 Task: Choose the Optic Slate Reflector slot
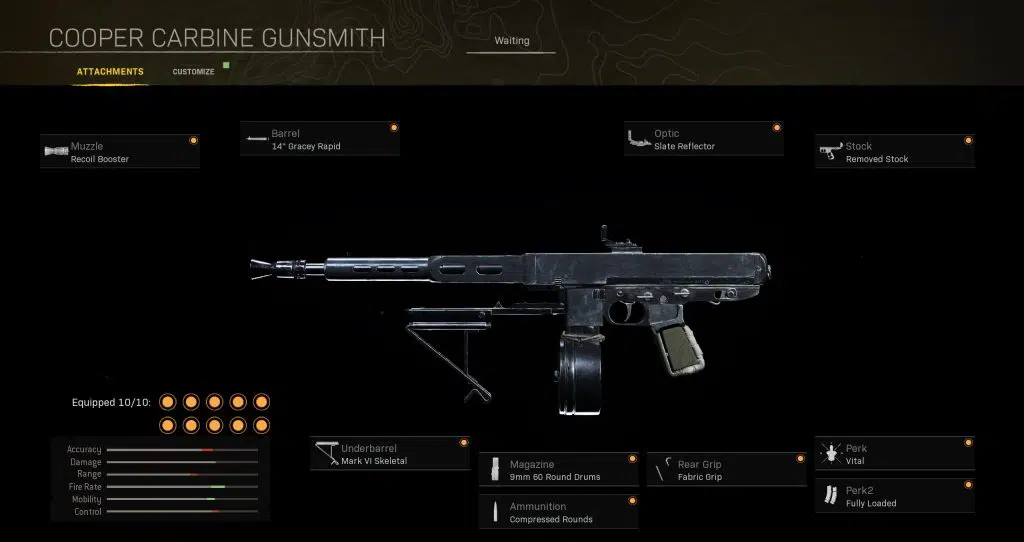(x=703, y=139)
